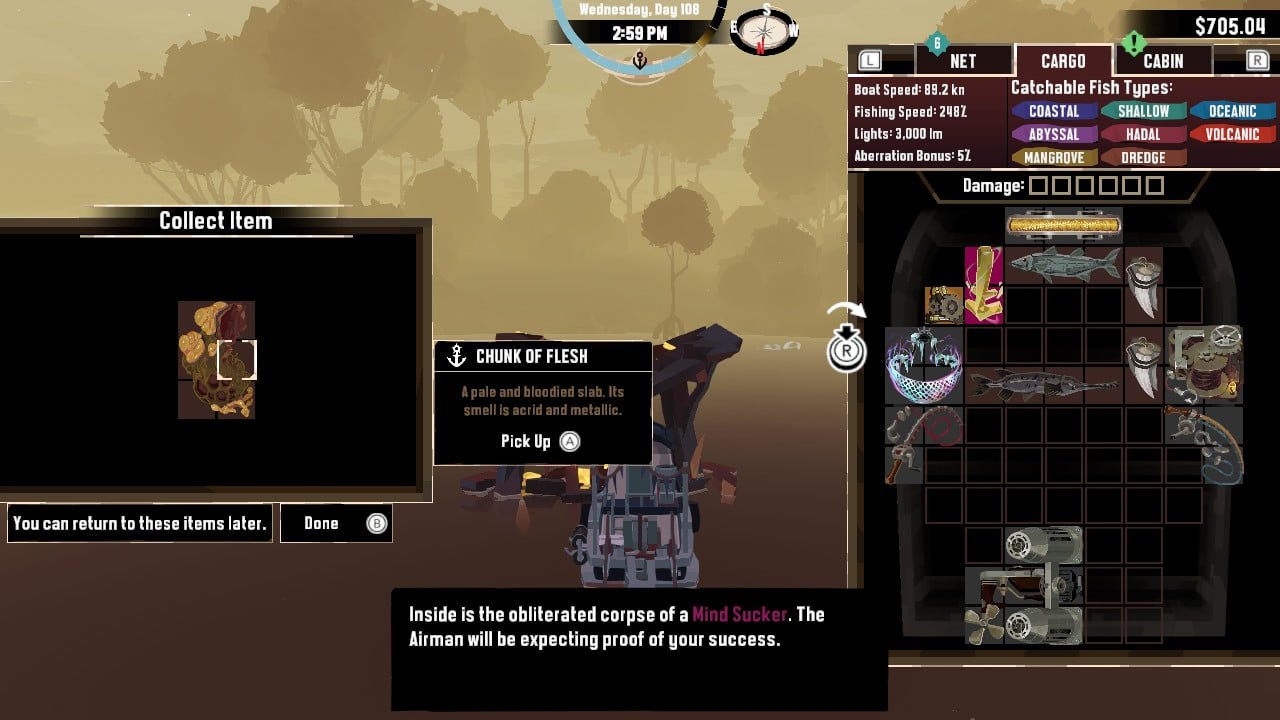Screen dimensions: 1280x720
Task: Choose the fishing rod with blue line
Action: pyautogui.click(x=1205, y=443)
